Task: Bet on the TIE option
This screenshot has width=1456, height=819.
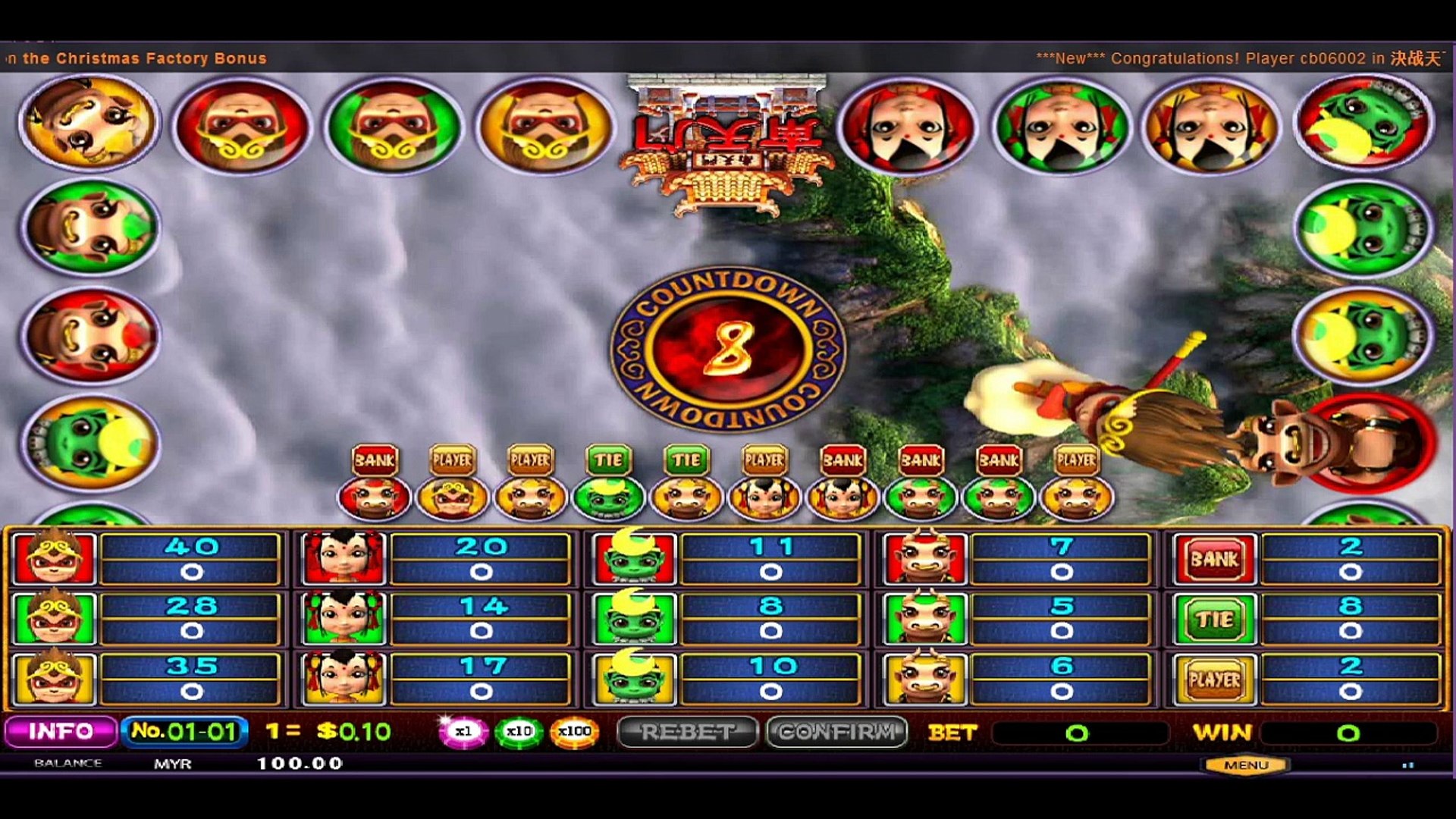Action: tap(1214, 619)
